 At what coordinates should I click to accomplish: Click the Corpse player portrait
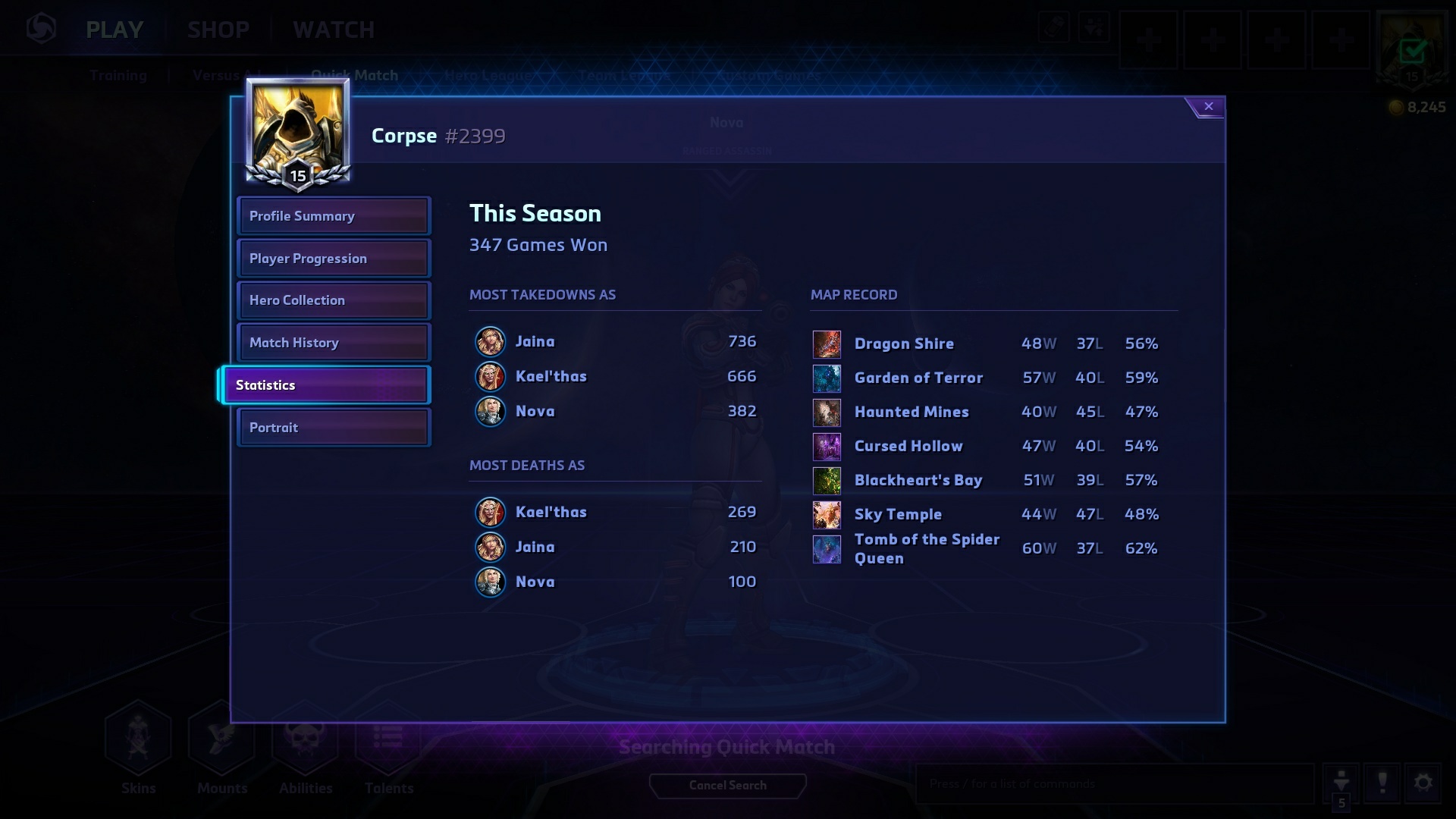(x=297, y=130)
